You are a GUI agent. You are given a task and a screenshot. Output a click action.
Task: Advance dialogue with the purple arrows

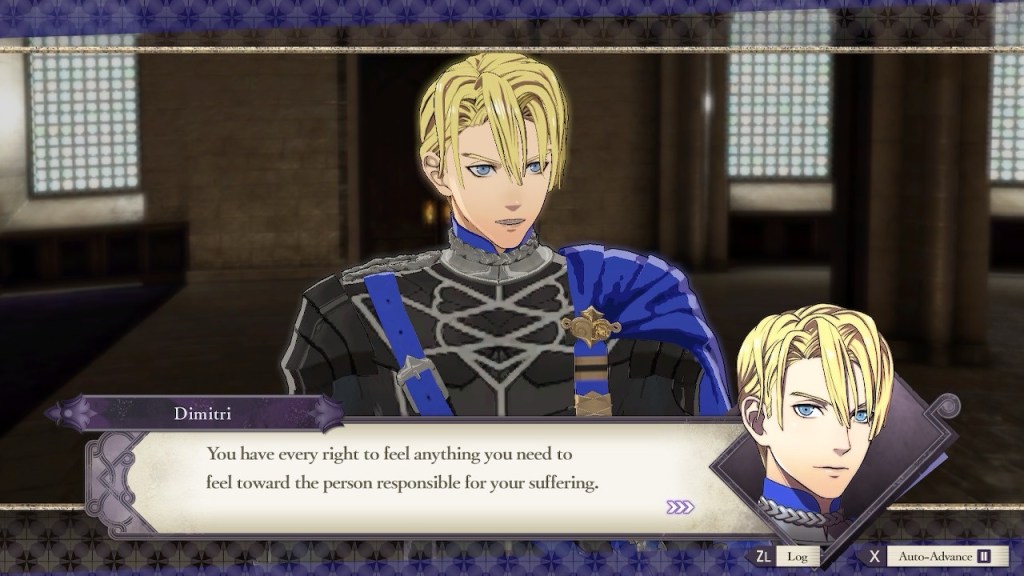tap(680, 507)
